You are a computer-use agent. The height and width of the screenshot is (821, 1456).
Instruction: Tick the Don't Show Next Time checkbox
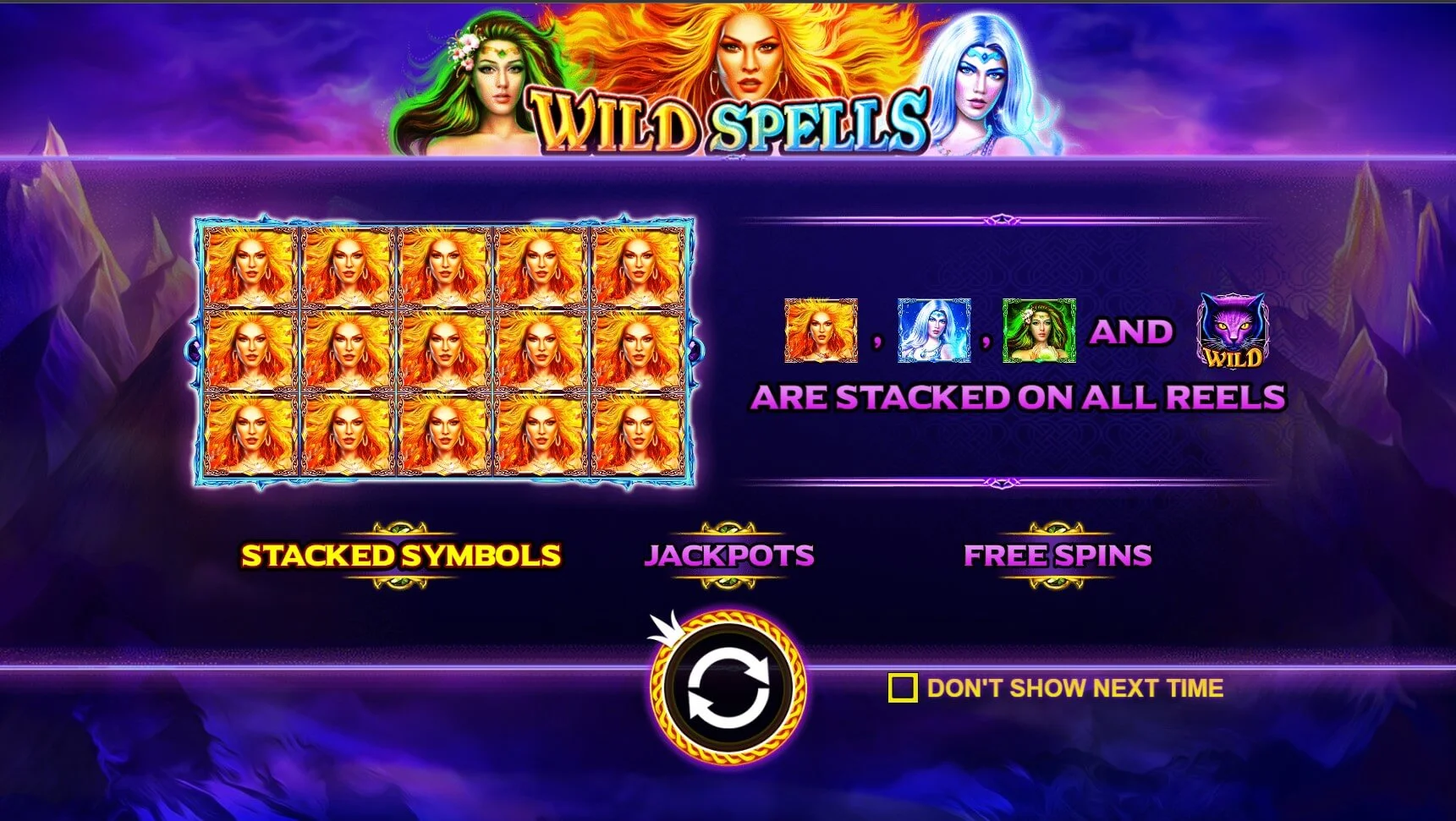tap(903, 688)
